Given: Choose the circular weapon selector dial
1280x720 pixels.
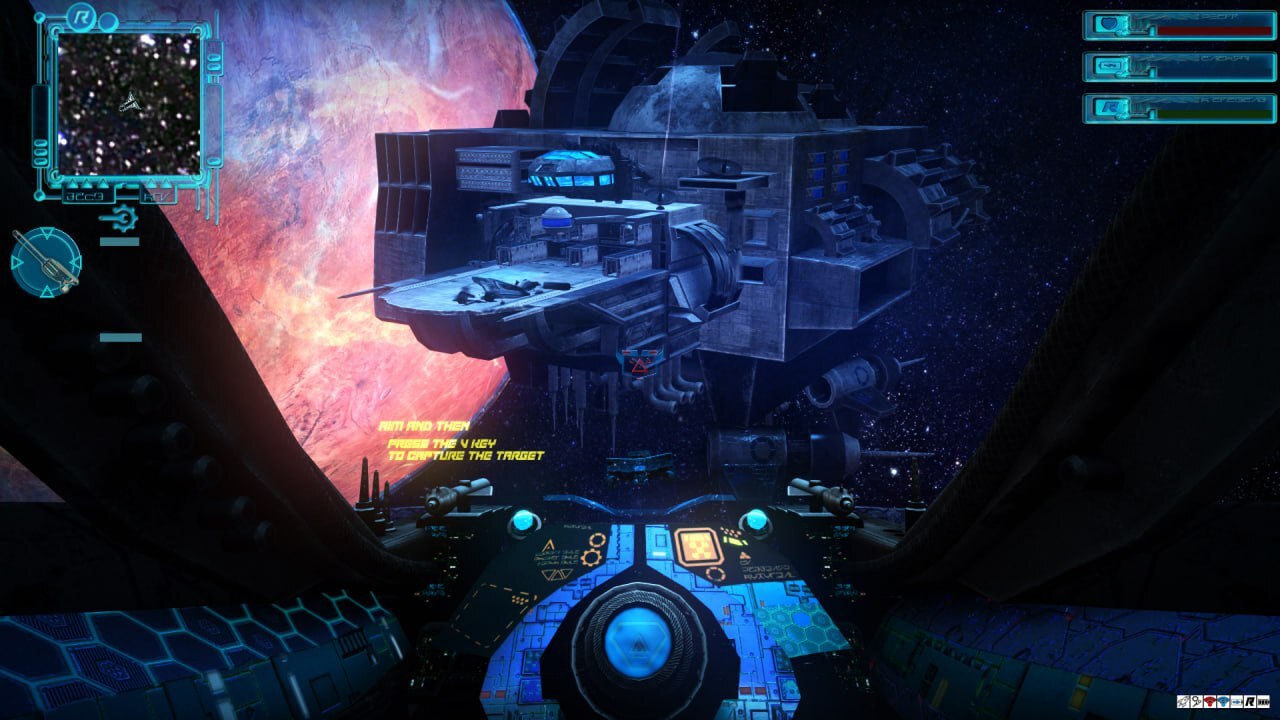Looking at the screenshot, I should [46, 262].
